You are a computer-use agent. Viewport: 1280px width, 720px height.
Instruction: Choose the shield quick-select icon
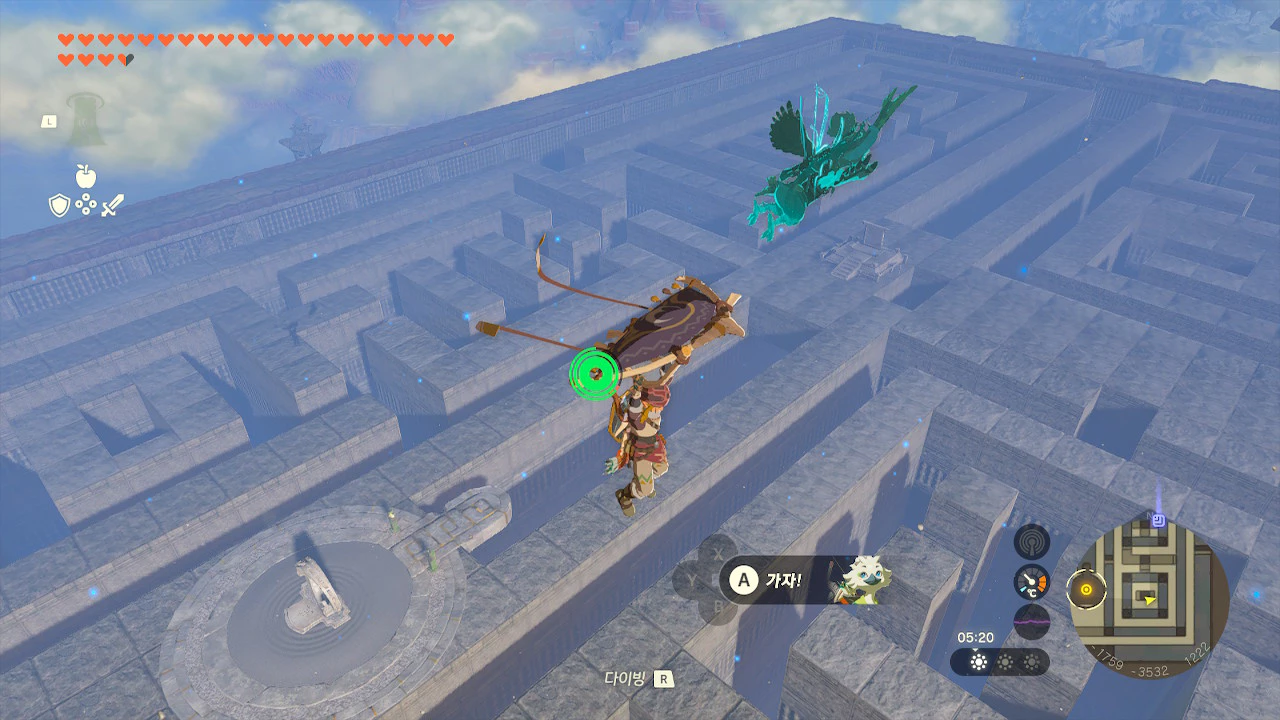tap(59, 206)
